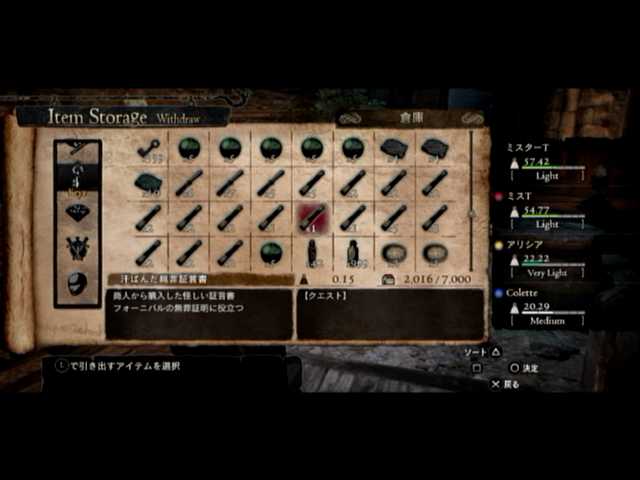Select the highlighted red scroll item slot

pyautogui.click(x=311, y=217)
